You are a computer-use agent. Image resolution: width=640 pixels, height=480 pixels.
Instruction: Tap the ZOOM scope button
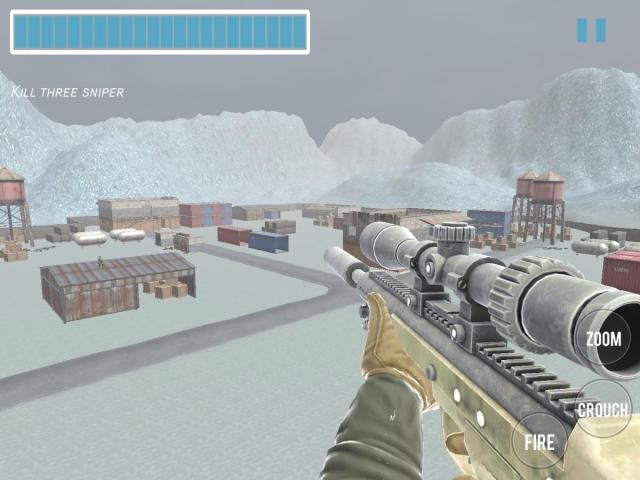pos(603,340)
